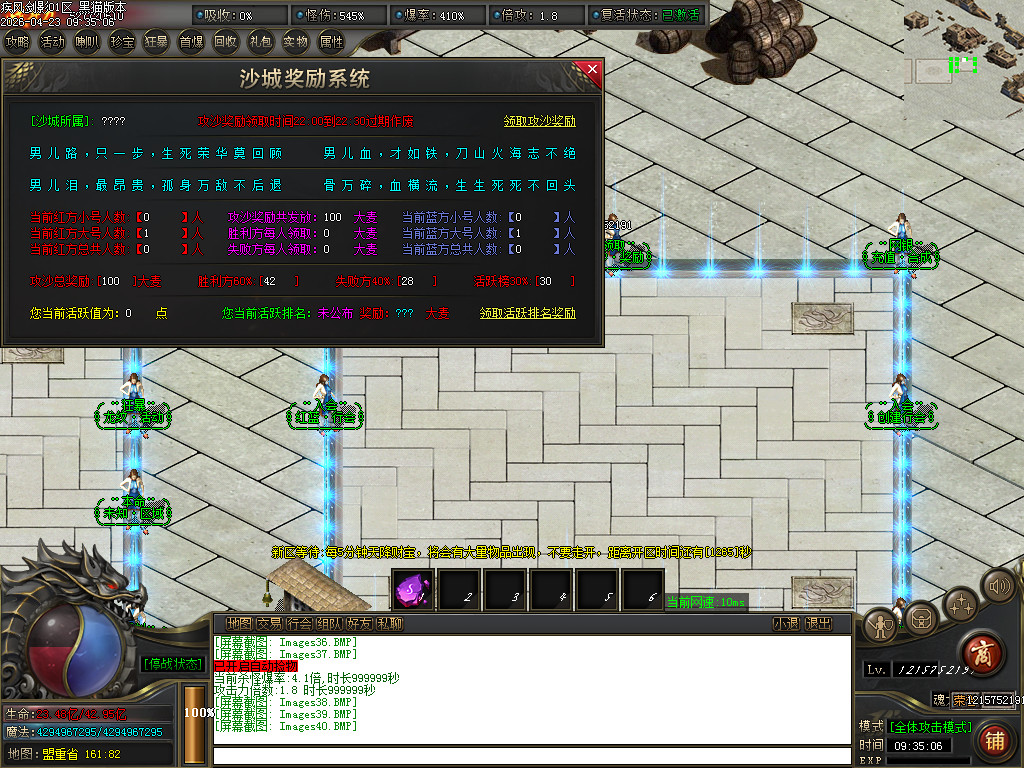Activate the 狂暴 berserk menu button
This screenshot has width=1024, height=768.
coord(156,42)
